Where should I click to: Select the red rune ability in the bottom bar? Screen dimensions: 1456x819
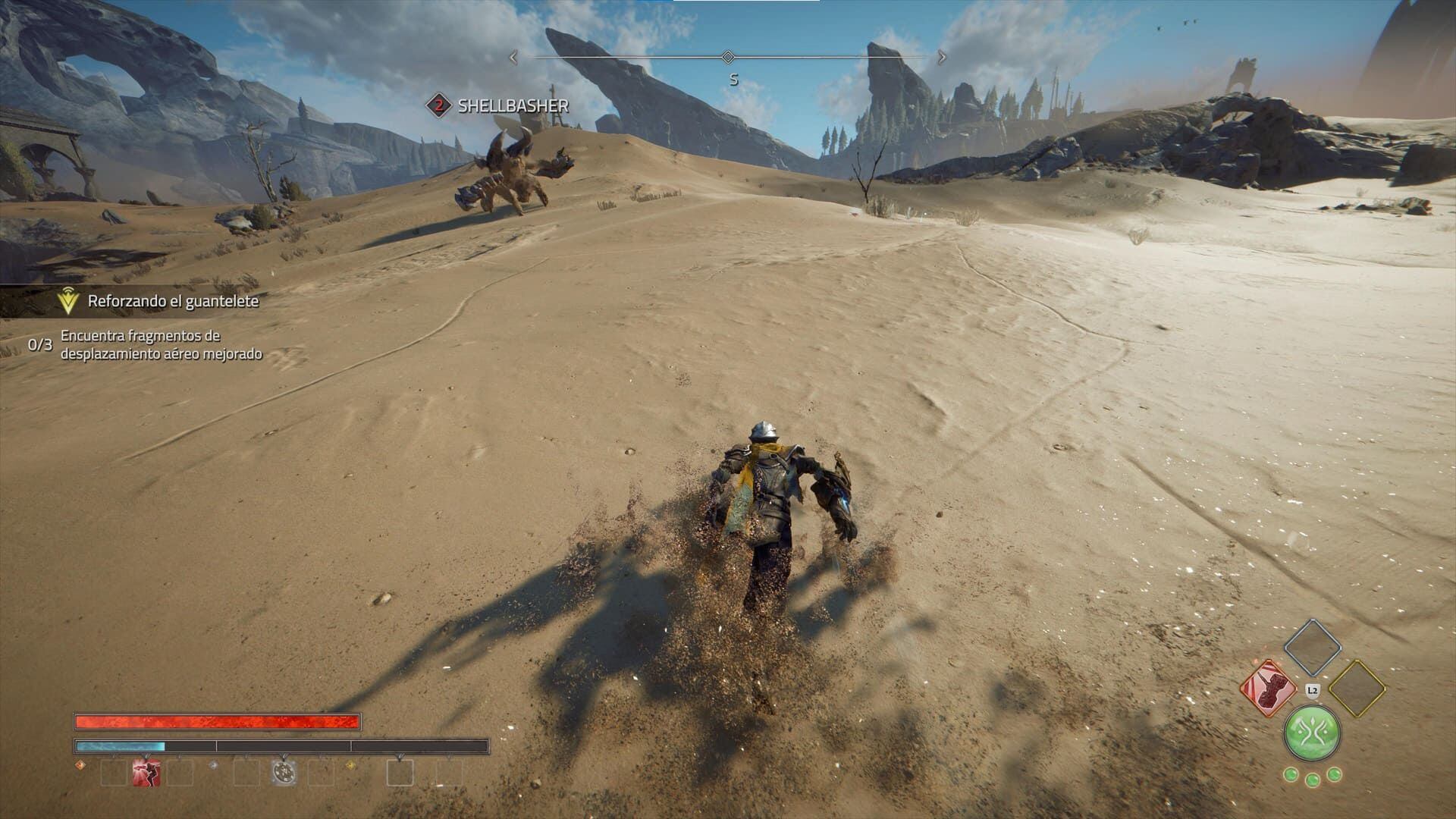click(146, 772)
